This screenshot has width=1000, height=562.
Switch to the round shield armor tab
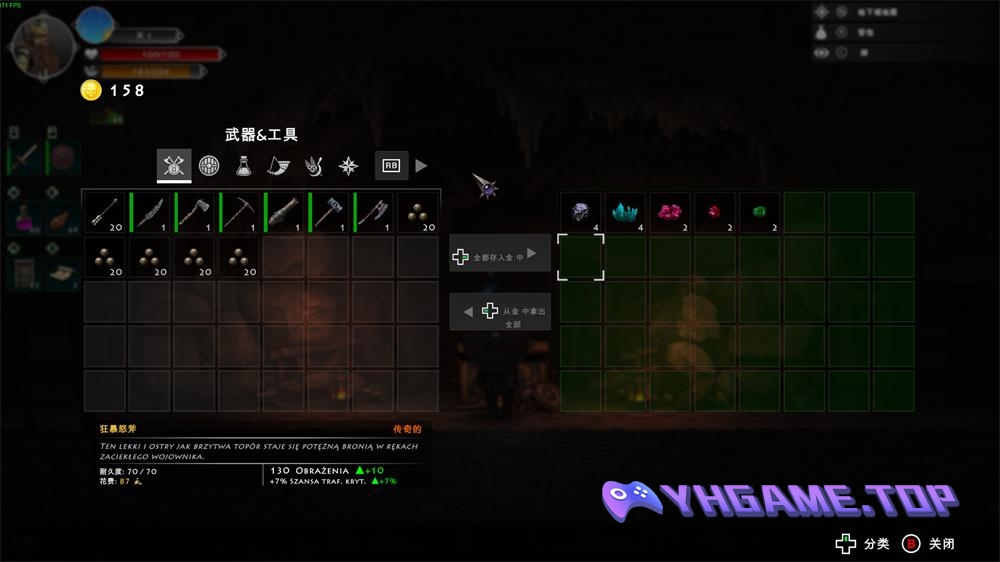point(209,165)
